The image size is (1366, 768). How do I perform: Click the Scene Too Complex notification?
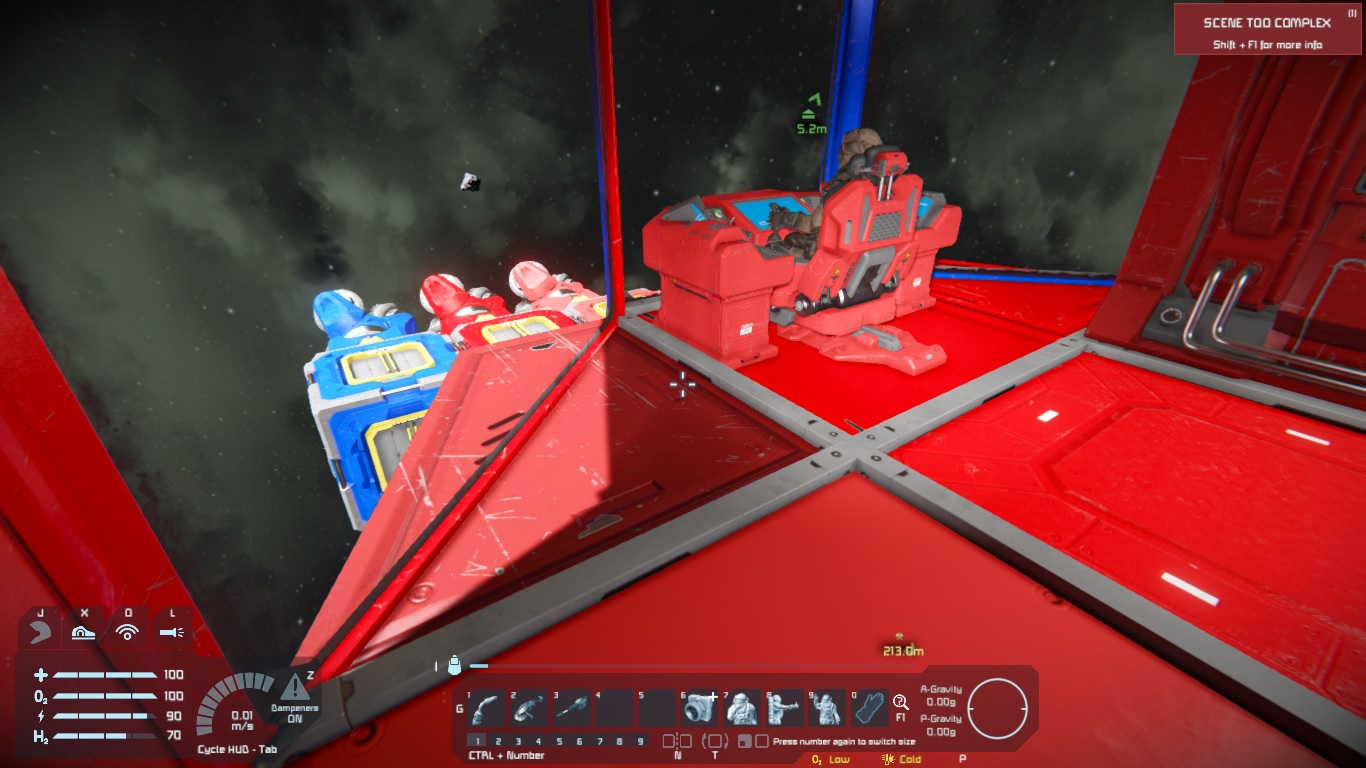pos(1267,30)
